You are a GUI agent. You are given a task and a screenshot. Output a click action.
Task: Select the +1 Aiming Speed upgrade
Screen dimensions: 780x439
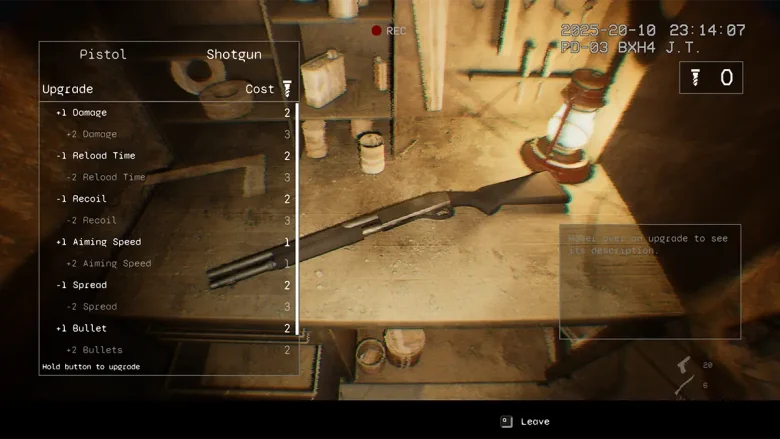pyautogui.click(x=167, y=242)
